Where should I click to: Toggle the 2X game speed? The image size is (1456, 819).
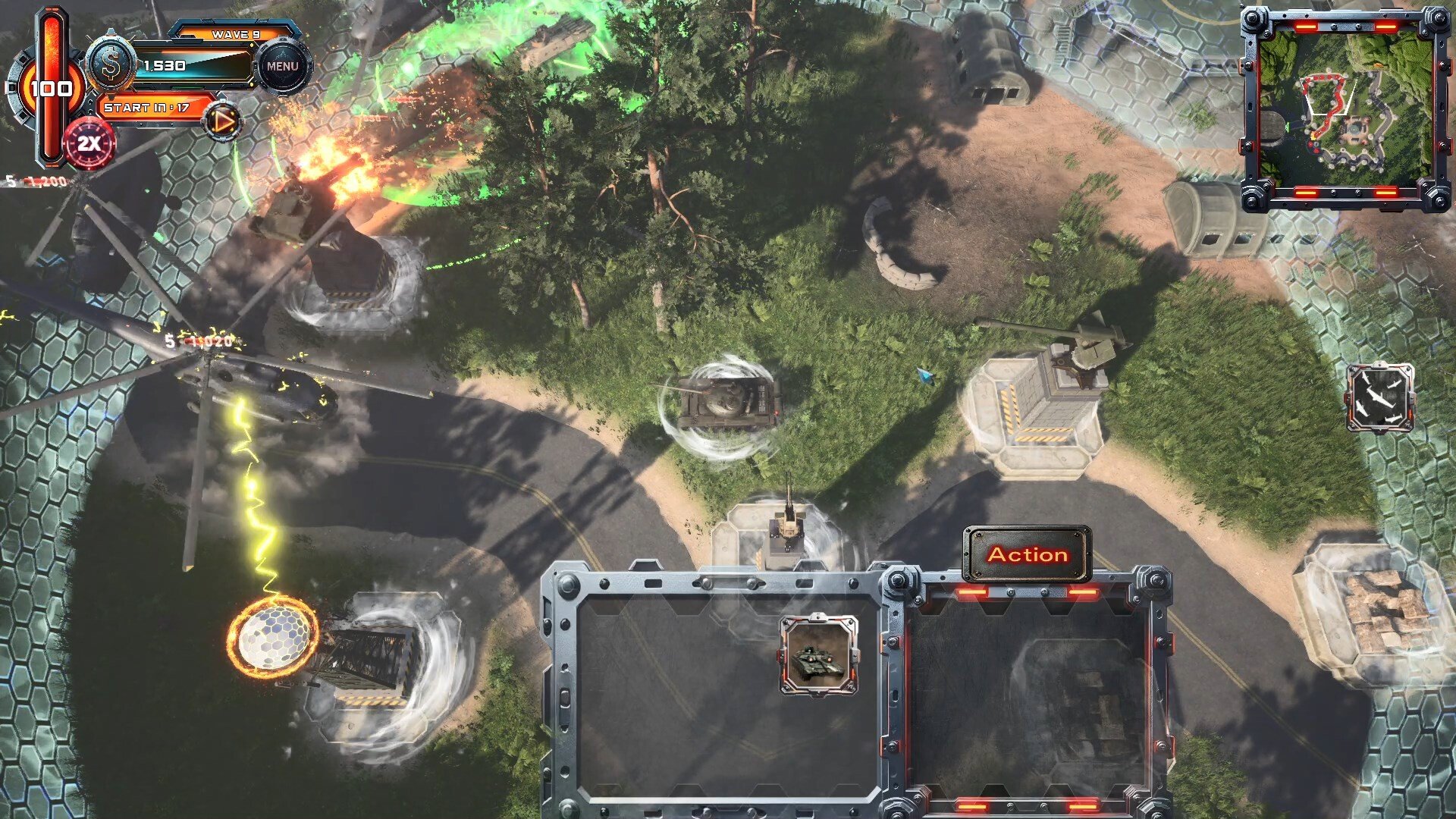coord(89,143)
